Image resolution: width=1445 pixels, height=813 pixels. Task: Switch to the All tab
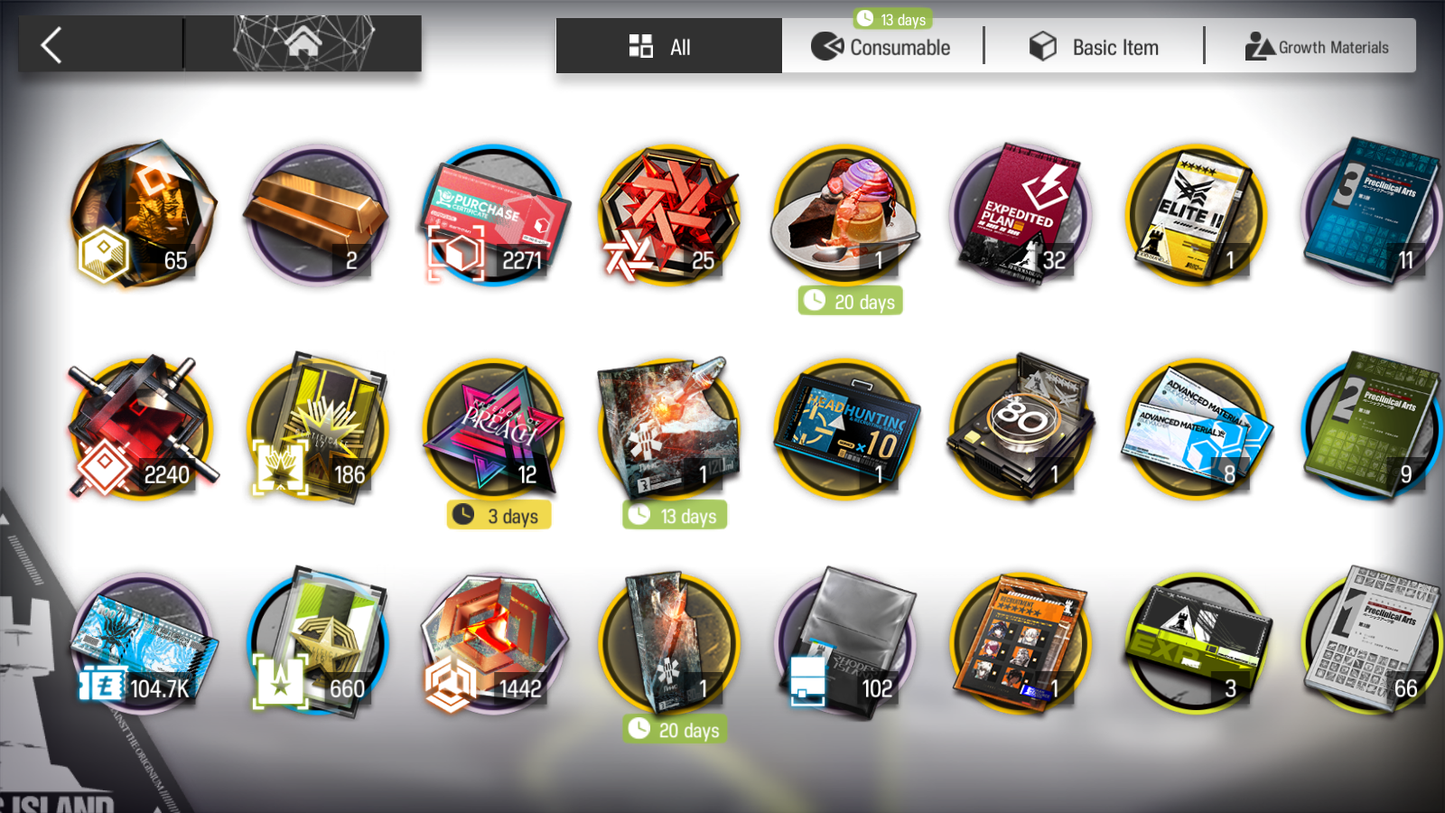(x=668, y=47)
